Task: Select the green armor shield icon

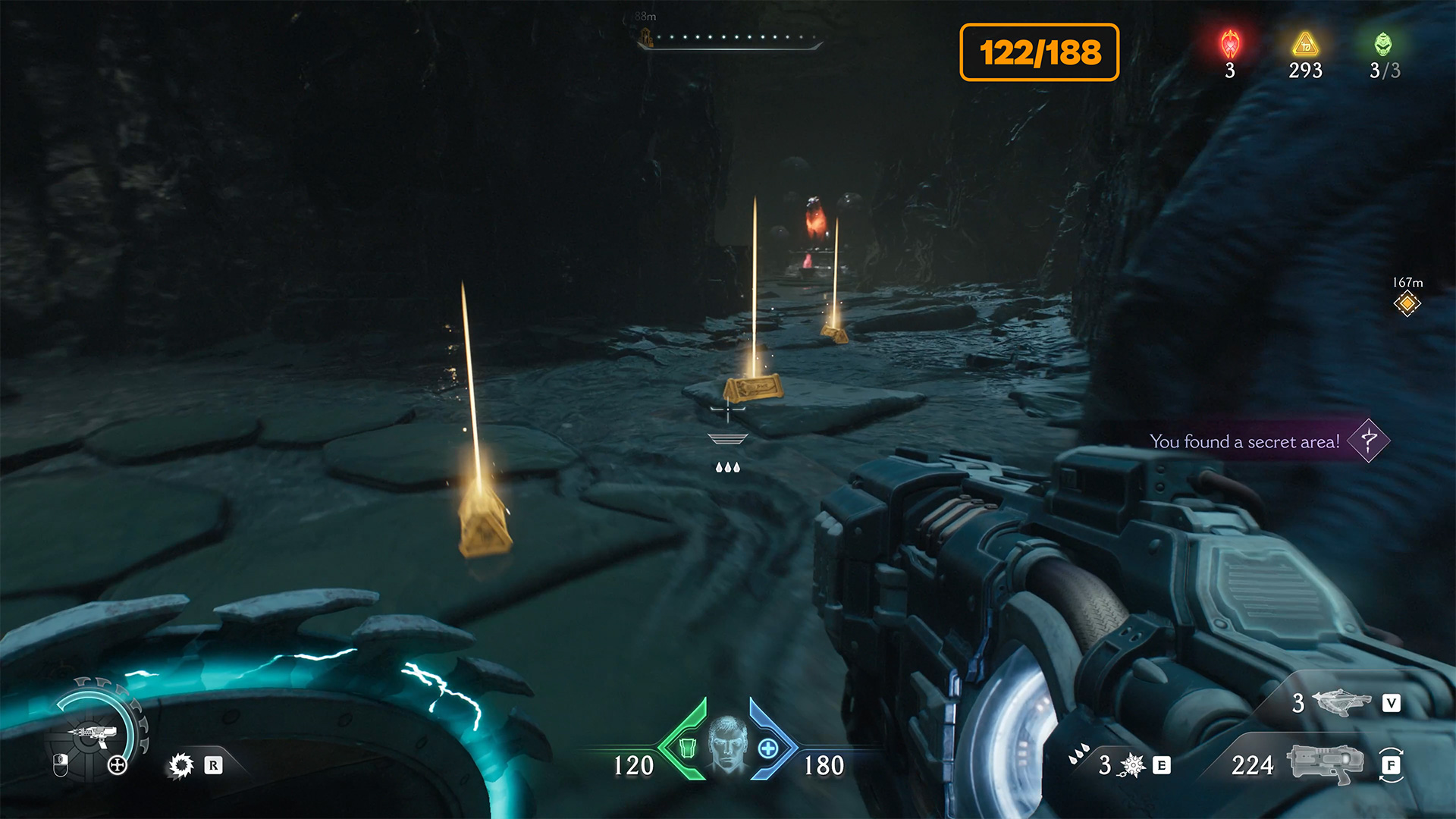Action: [687, 748]
